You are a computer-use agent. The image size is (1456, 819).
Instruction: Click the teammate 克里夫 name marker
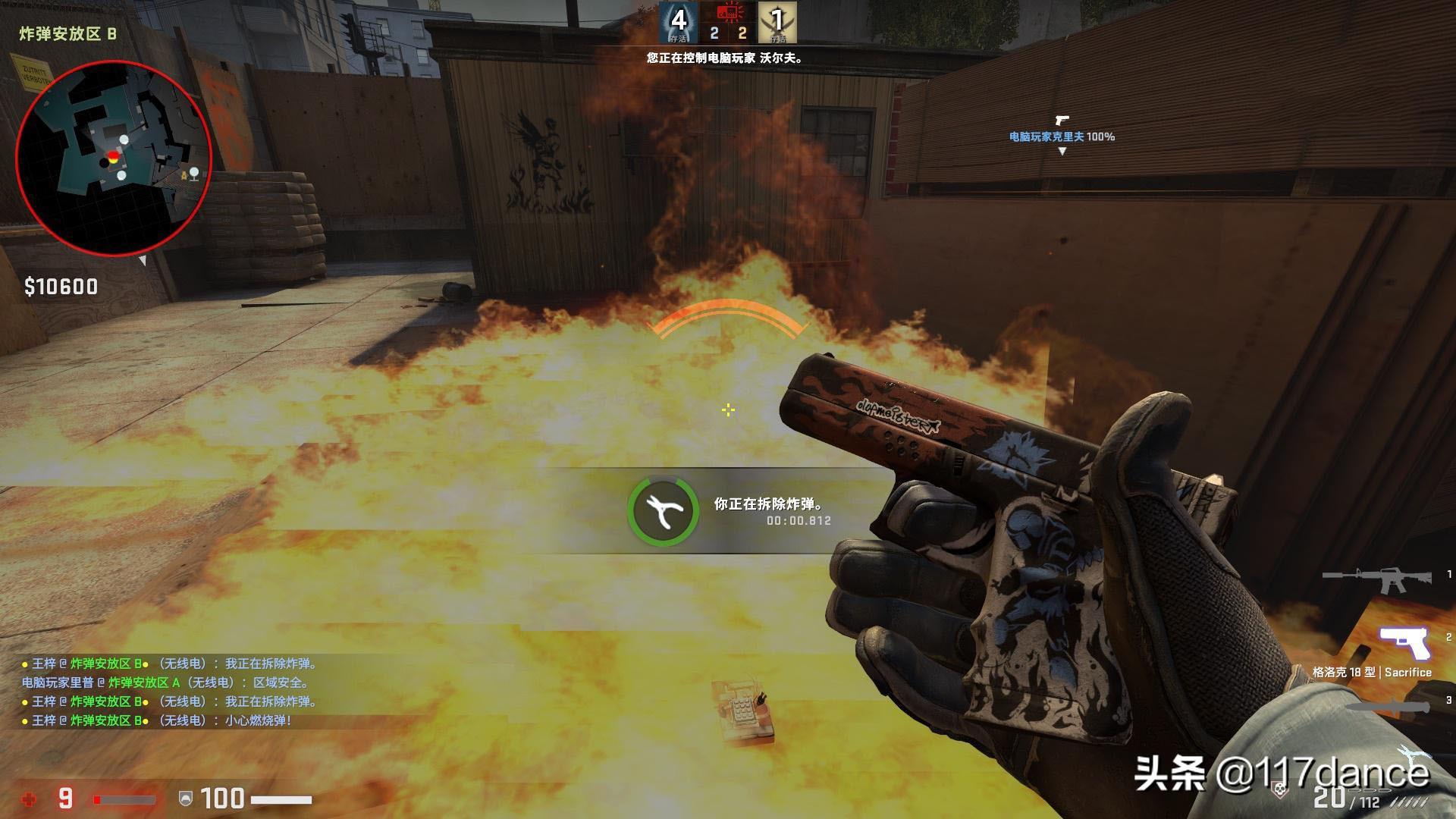[1062, 136]
